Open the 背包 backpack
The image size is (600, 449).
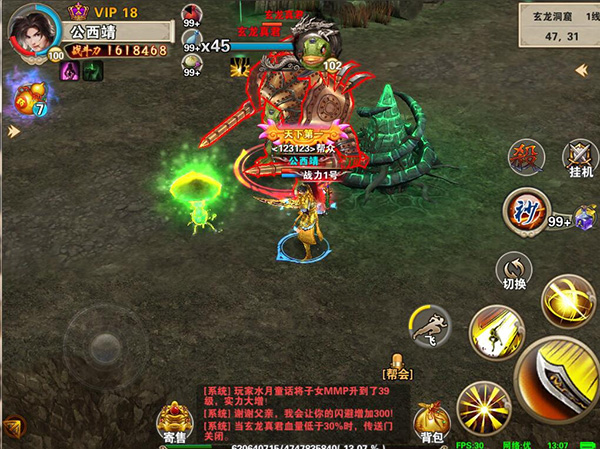pos(431,421)
